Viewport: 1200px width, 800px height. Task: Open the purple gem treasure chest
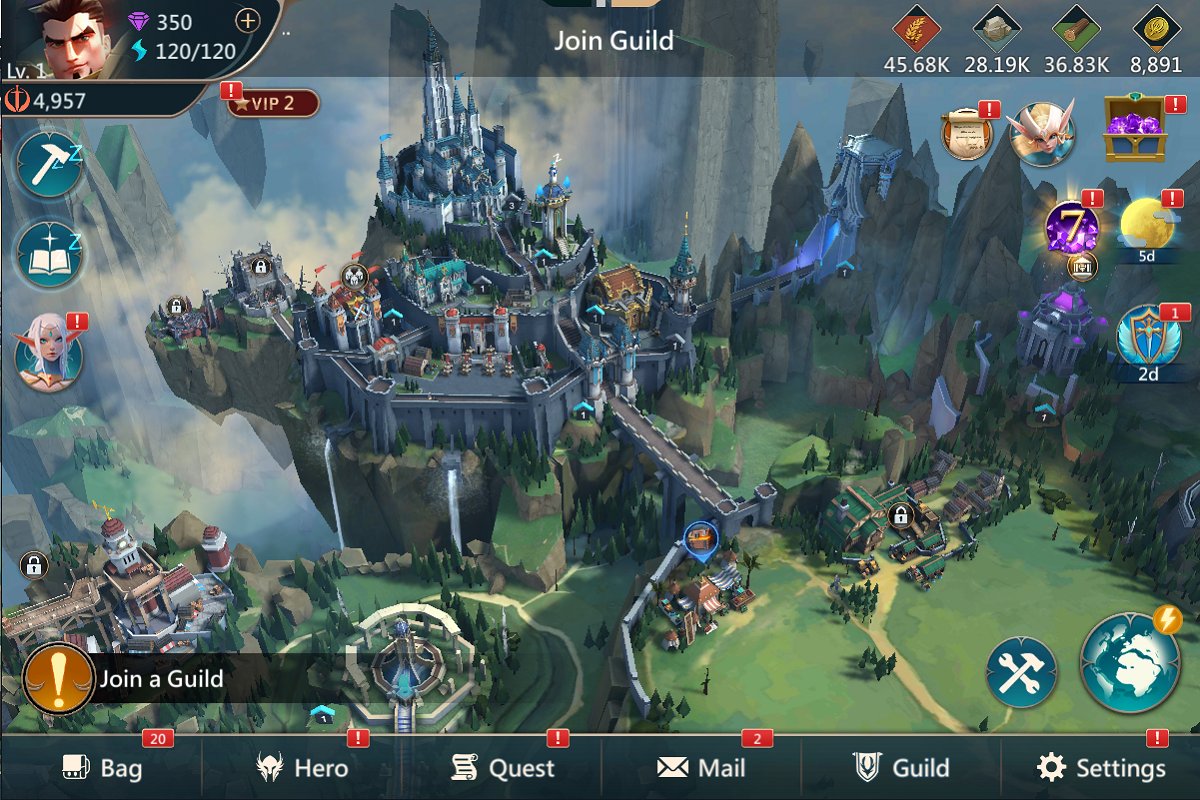1138,130
